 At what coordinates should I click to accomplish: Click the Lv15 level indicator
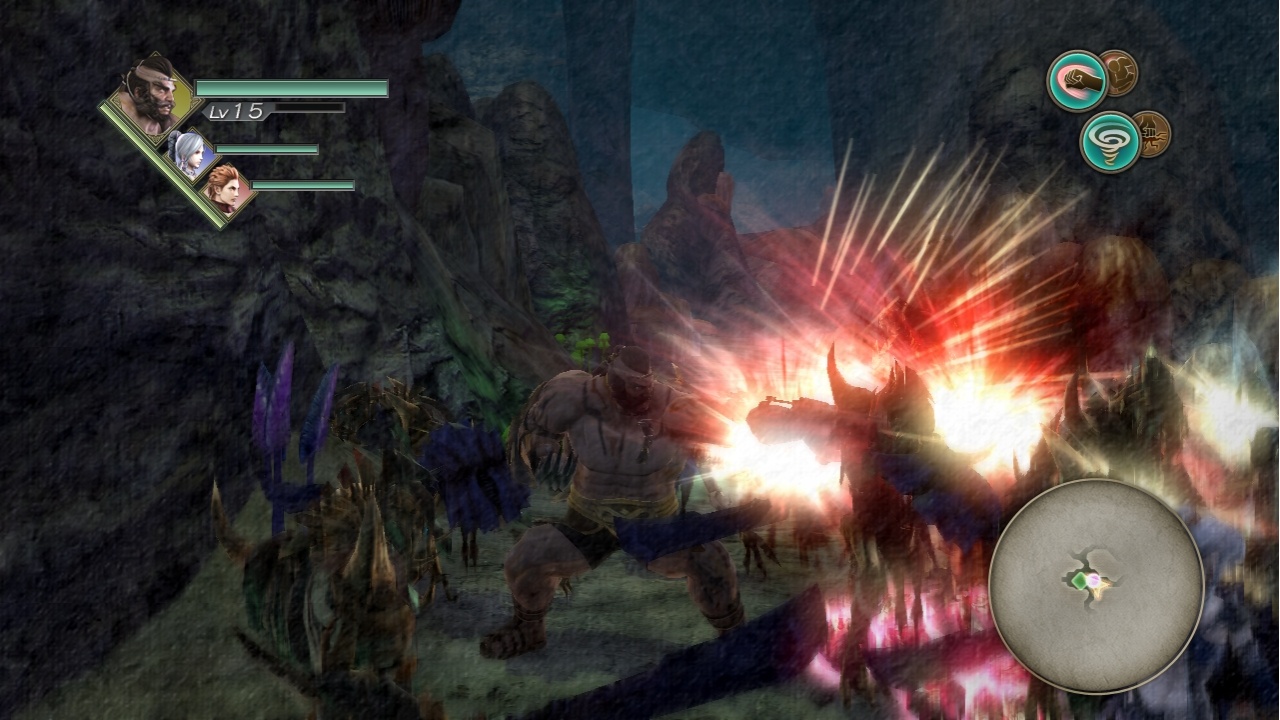tap(236, 112)
